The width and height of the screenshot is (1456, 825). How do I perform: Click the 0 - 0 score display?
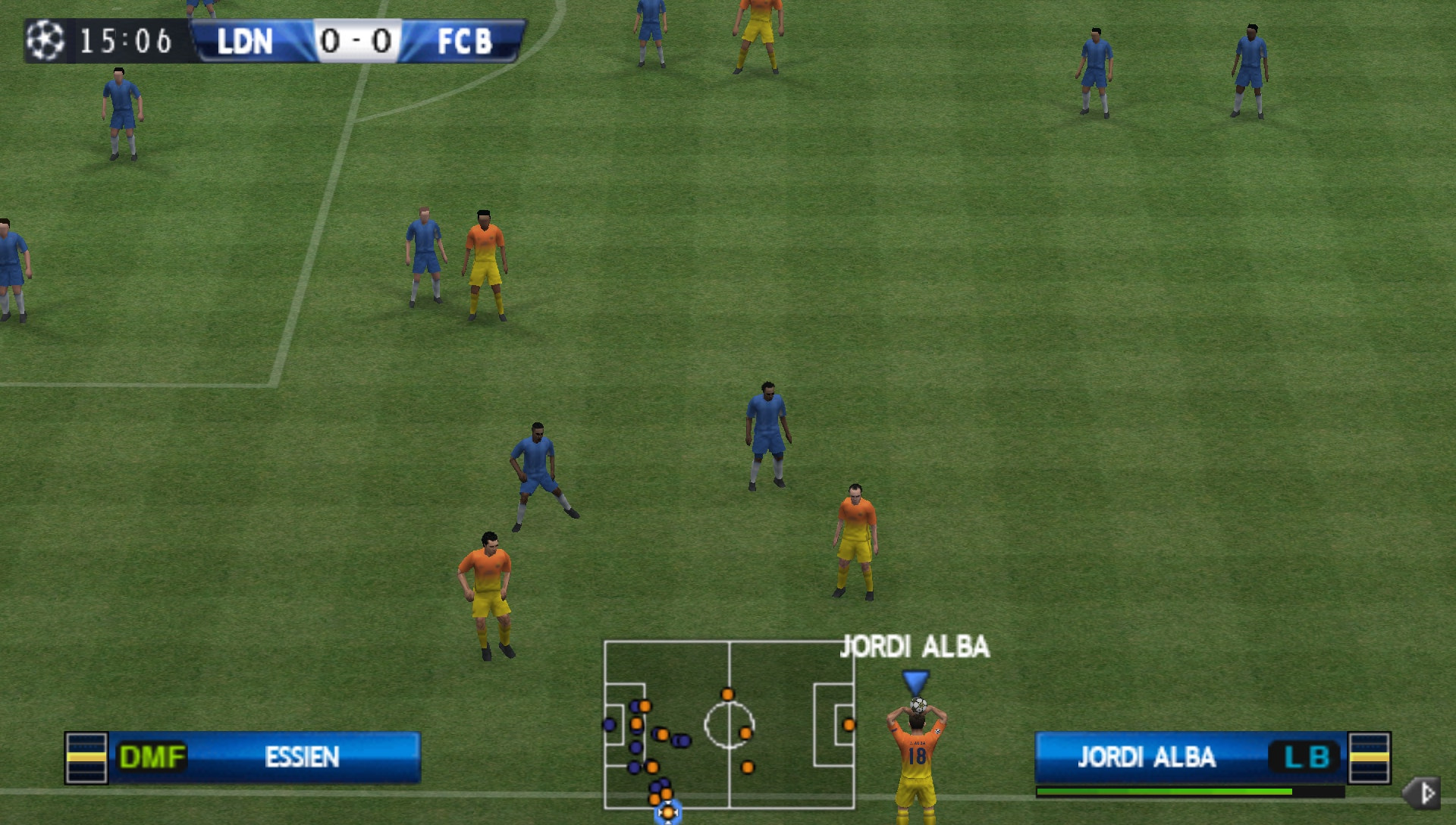click(x=357, y=42)
